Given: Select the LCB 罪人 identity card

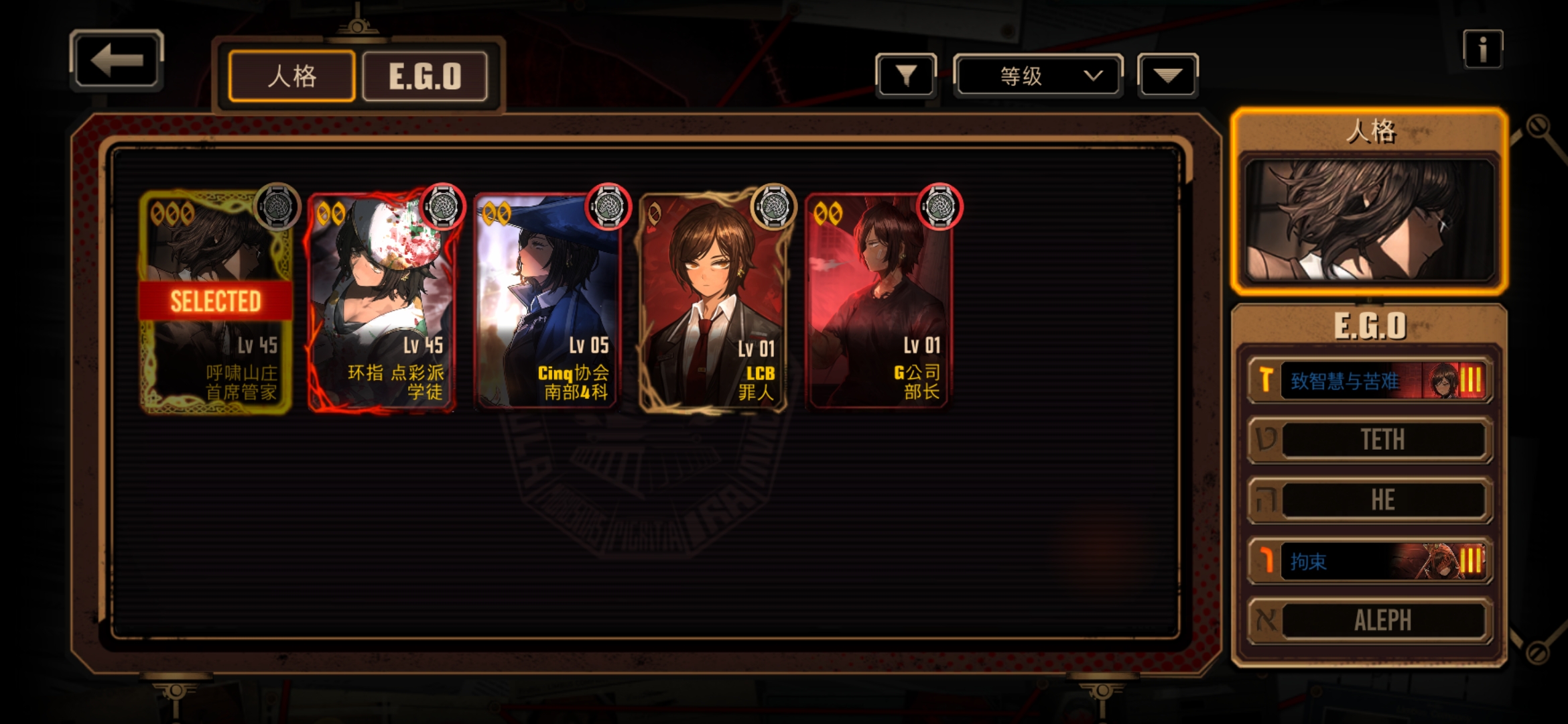Looking at the screenshot, I should [x=713, y=302].
